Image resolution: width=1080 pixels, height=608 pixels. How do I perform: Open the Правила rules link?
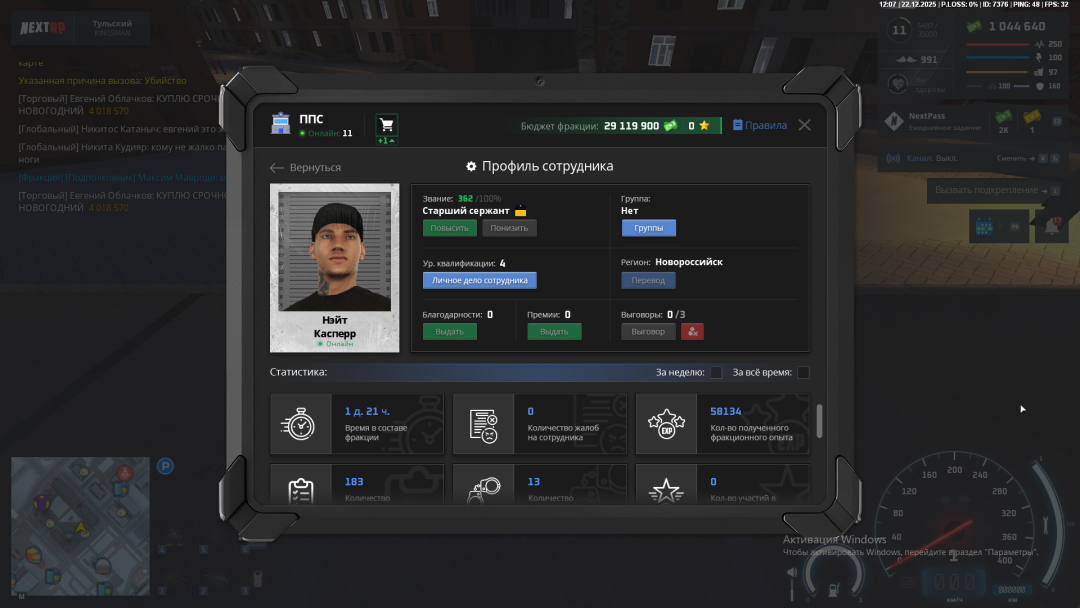click(759, 125)
